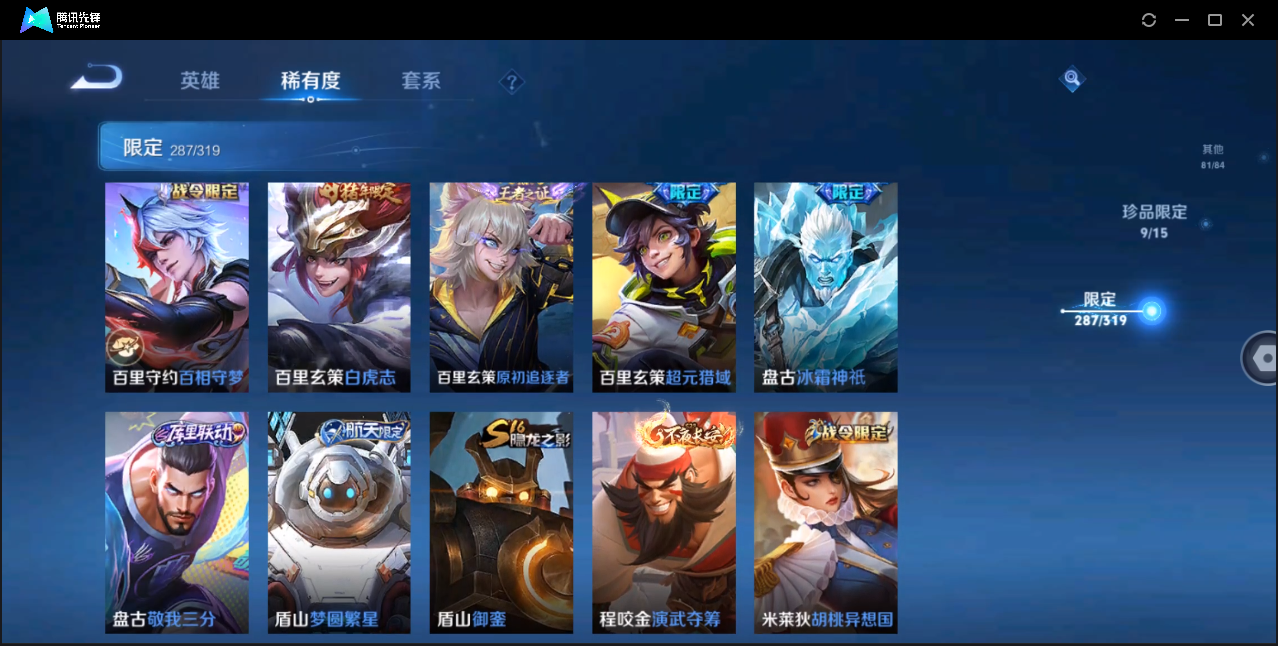Open the skin search magnifier
This screenshot has height=646, width=1278.
(1072, 78)
